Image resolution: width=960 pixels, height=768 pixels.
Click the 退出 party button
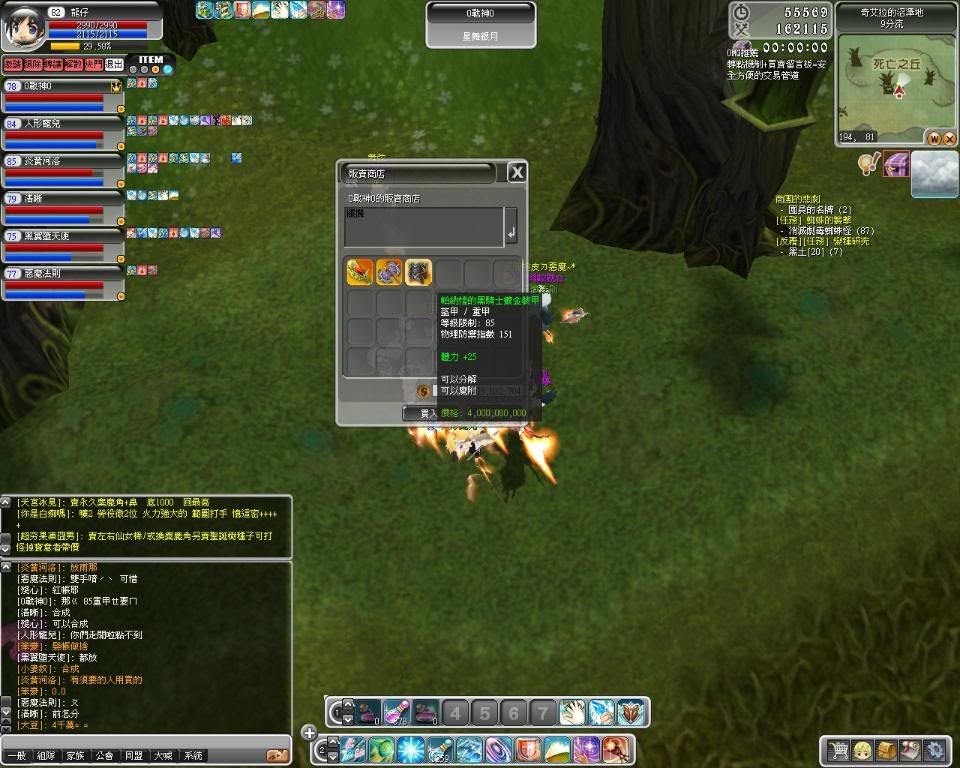pos(114,64)
